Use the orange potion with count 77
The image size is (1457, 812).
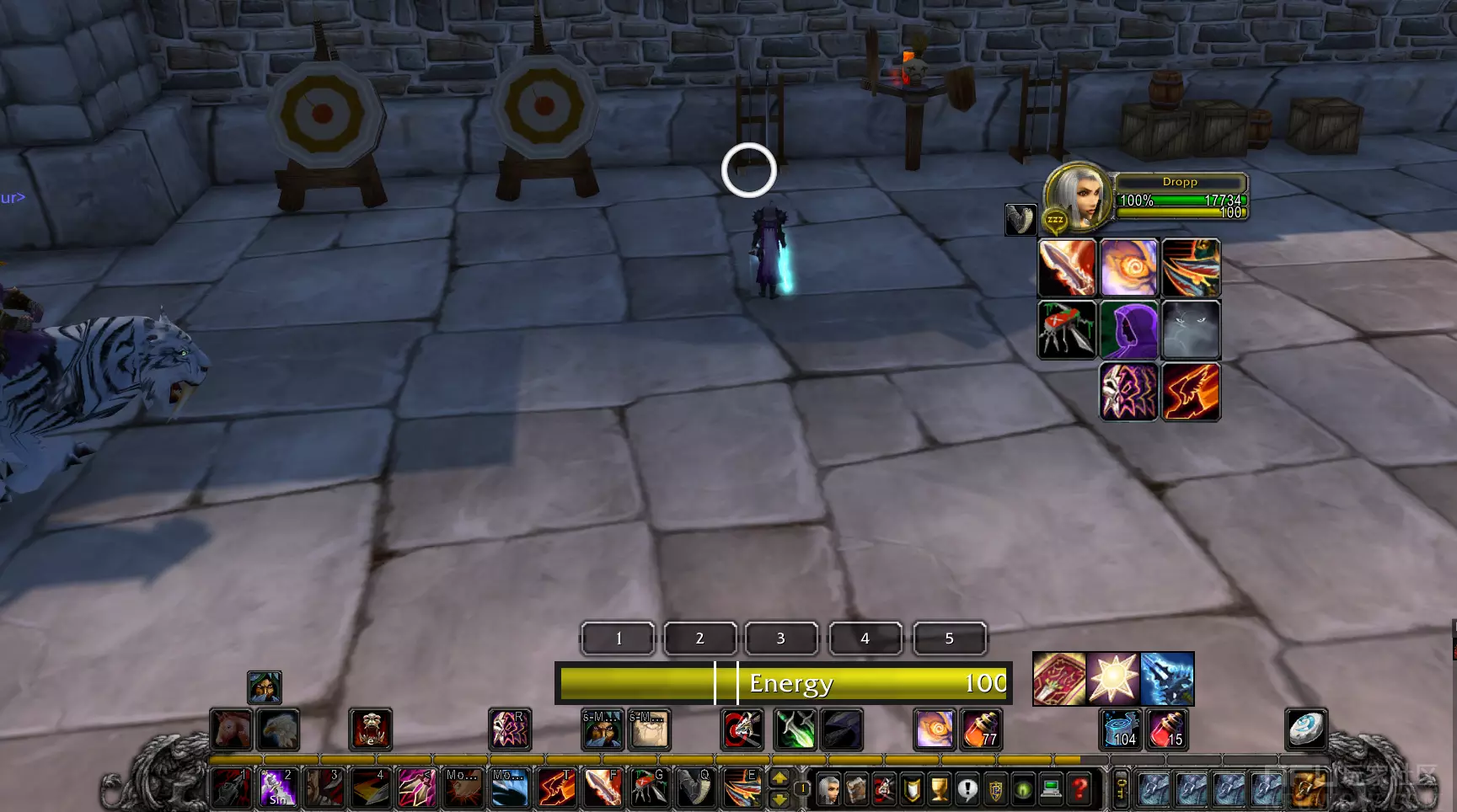[x=981, y=729]
